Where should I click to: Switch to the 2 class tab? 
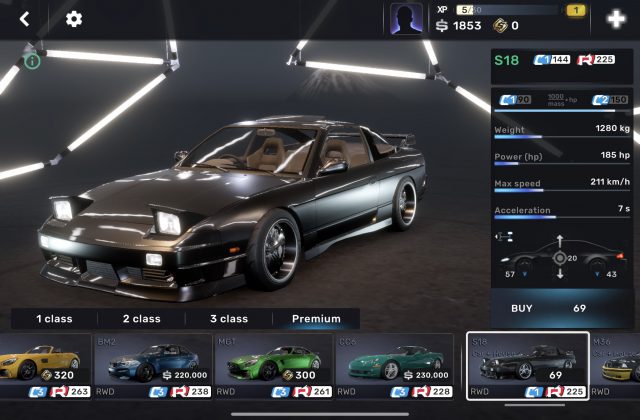141,319
